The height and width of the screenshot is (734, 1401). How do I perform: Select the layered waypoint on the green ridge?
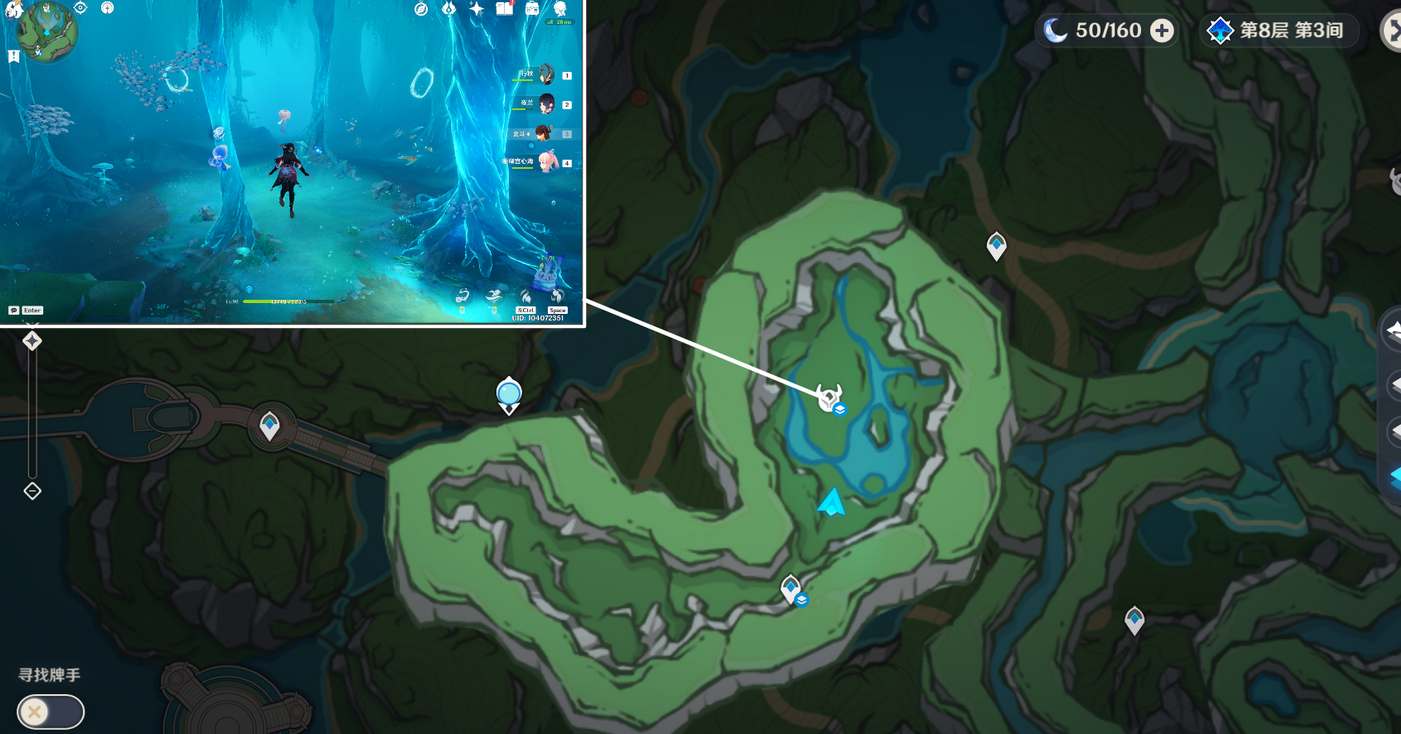(791, 588)
